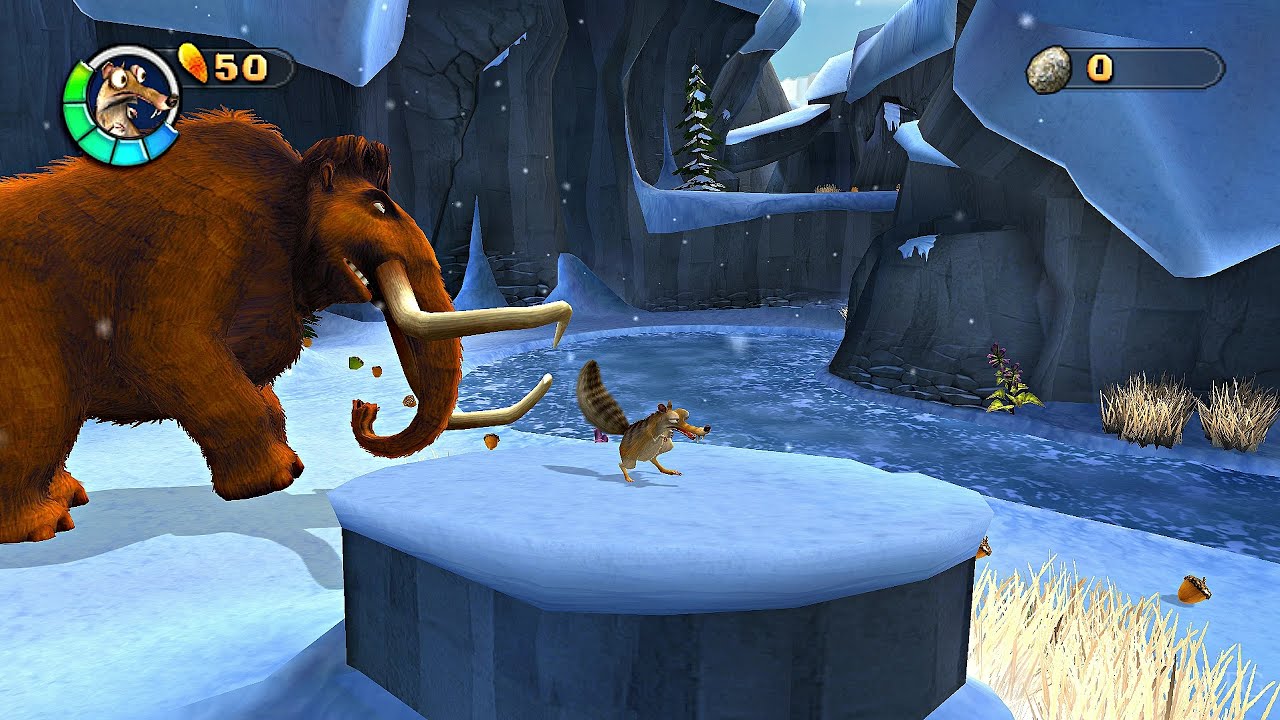Click the snow-covered pine tree in the canyon
This screenshot has width=1280, height=720.
697,130
